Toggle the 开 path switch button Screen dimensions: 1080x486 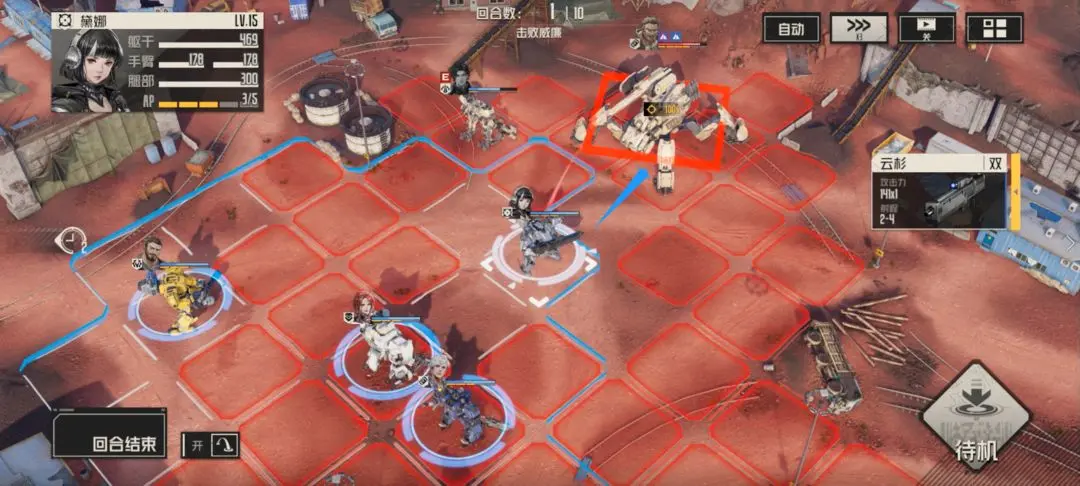210,445
